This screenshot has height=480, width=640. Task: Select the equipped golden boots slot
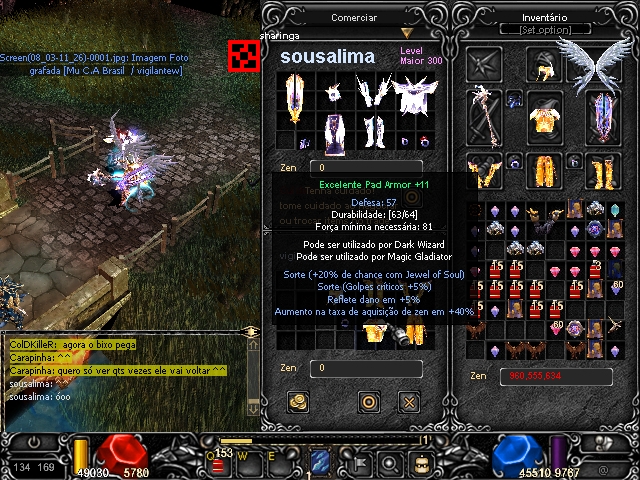point(602,172)
